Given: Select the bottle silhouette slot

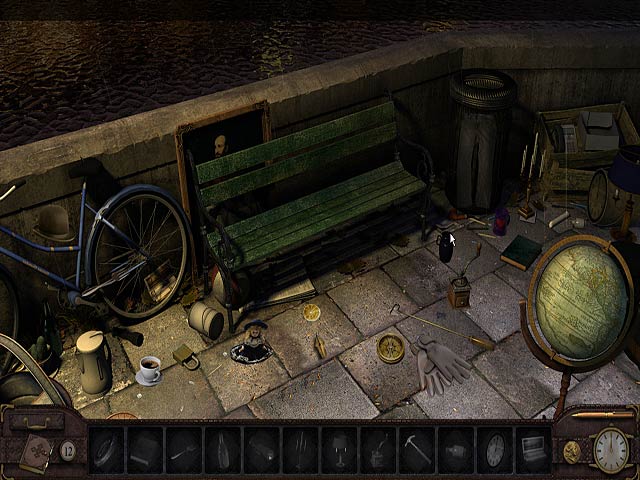Looking at the screenshot, I should 224,449.
